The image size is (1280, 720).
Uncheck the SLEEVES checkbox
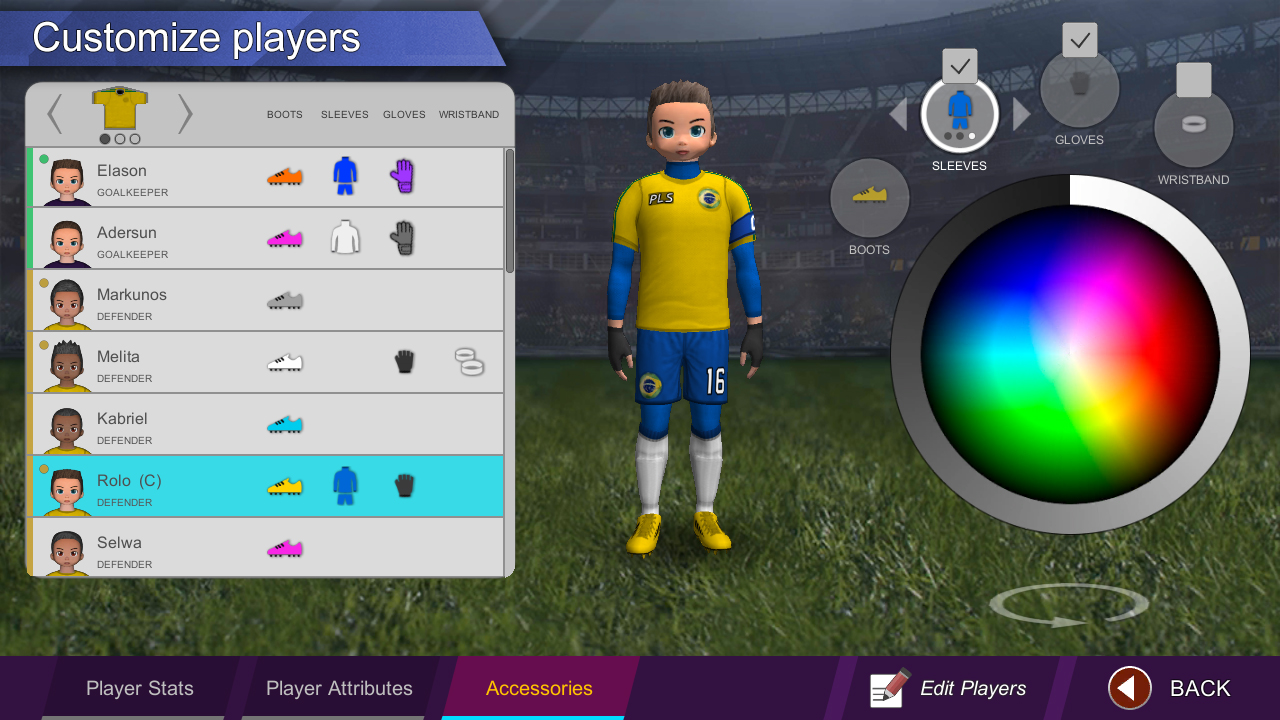(x=959, y=66)
